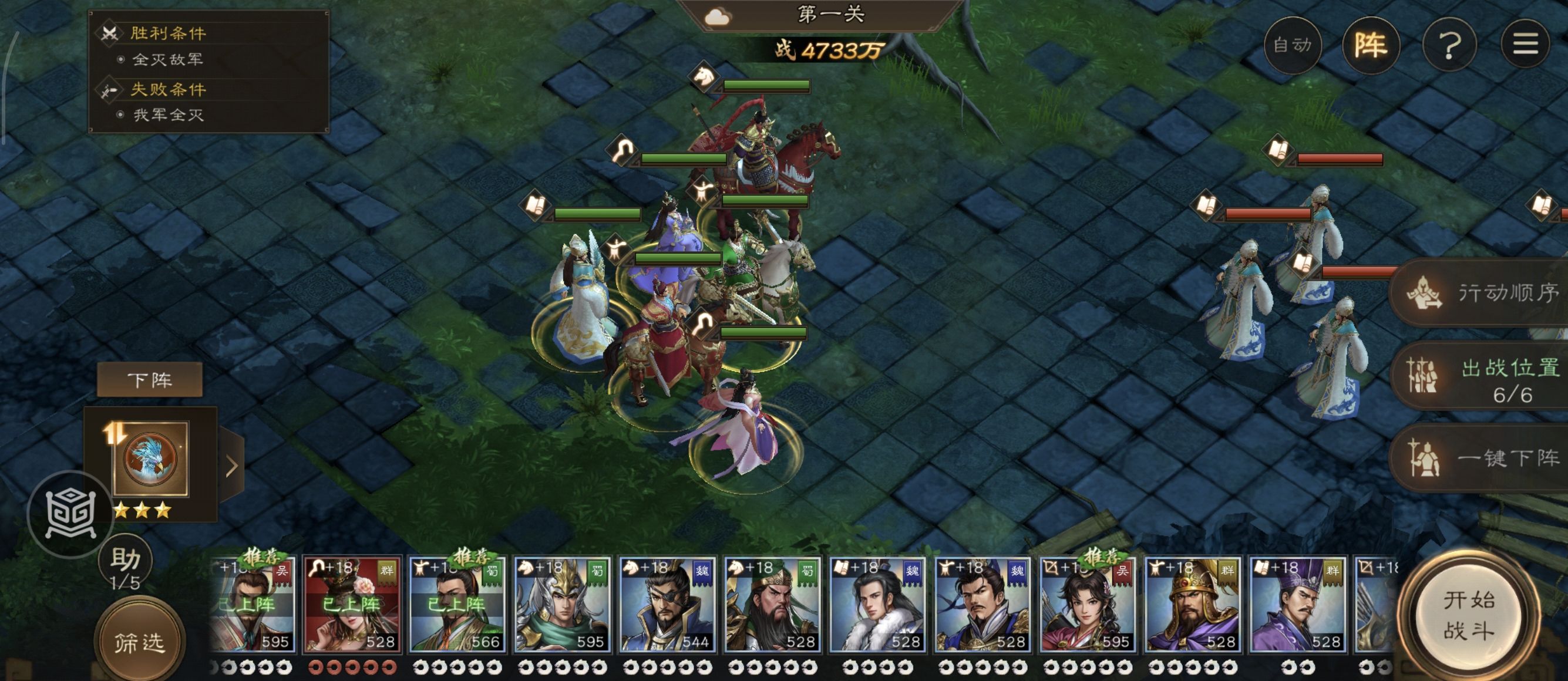Choose the eyepatch Wei general card
Viewport: 1568px width, 681px height.
click(x=667, y=604)
